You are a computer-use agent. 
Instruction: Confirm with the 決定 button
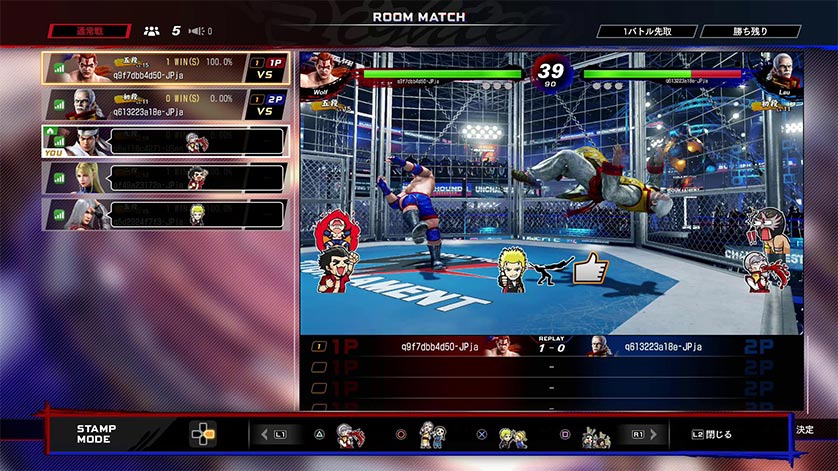806,429
